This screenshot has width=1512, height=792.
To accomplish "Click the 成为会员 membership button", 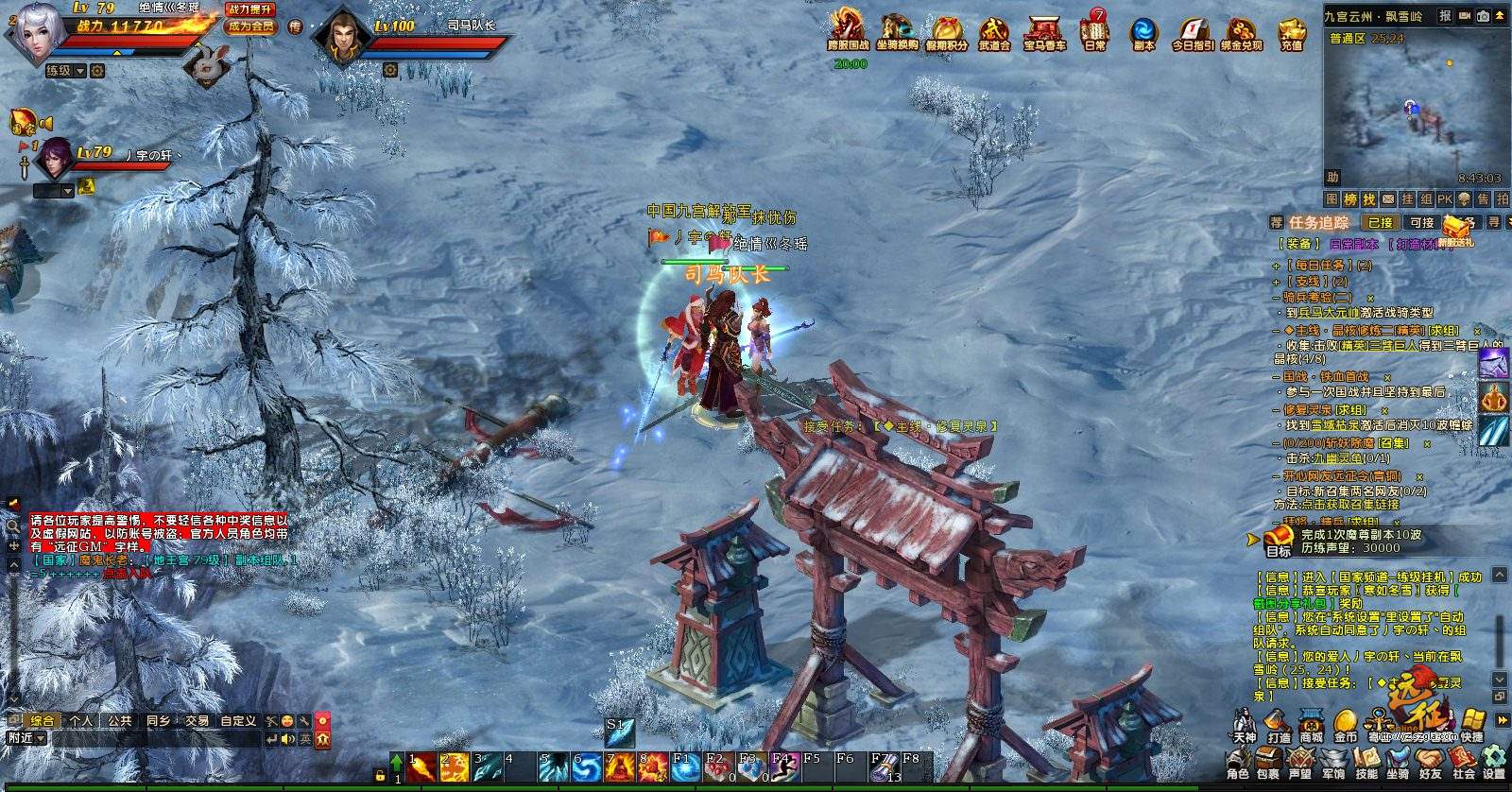I will pyautogui.click(x=250, y=26).
